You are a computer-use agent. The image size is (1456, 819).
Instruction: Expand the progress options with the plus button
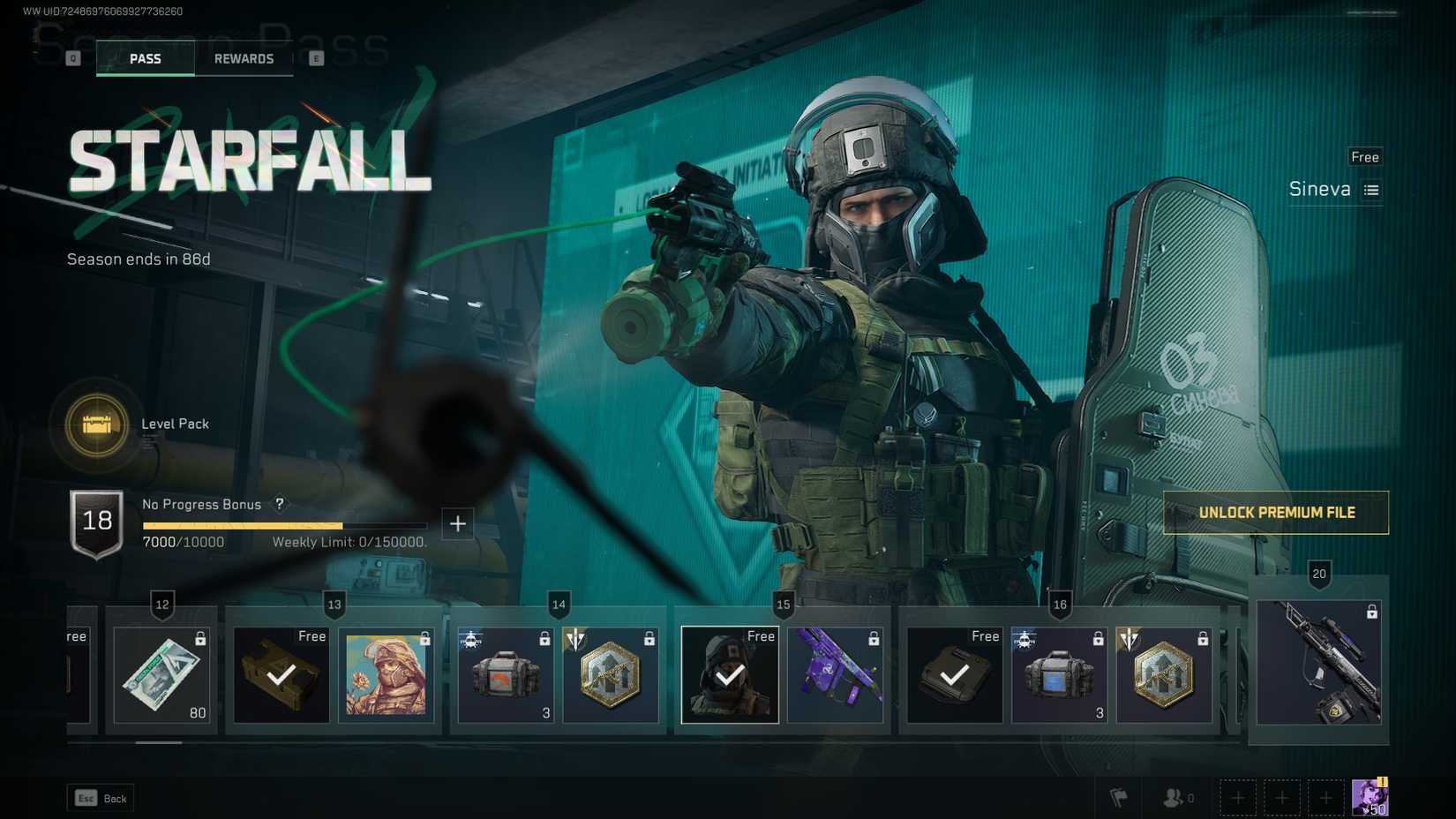(x=458, y=523)
